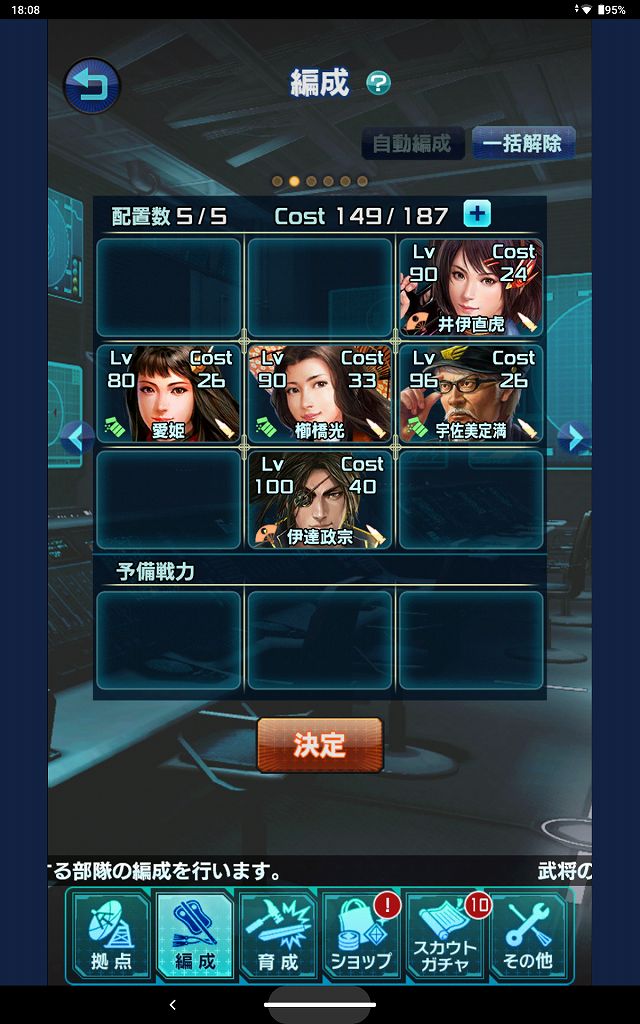Image resolution: width=640 pixels, height=1024 pixels.
Task: Select the 伊達政宗 unit card
Action: pyautogui.click(x=320, y=499)
